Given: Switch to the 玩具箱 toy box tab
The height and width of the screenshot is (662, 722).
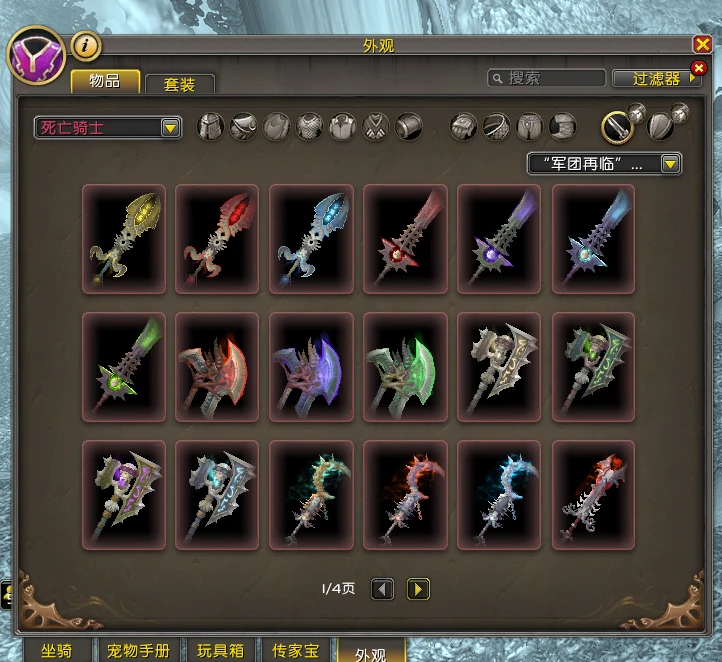Looking at the screenshot, I should (x=219, y=651).
